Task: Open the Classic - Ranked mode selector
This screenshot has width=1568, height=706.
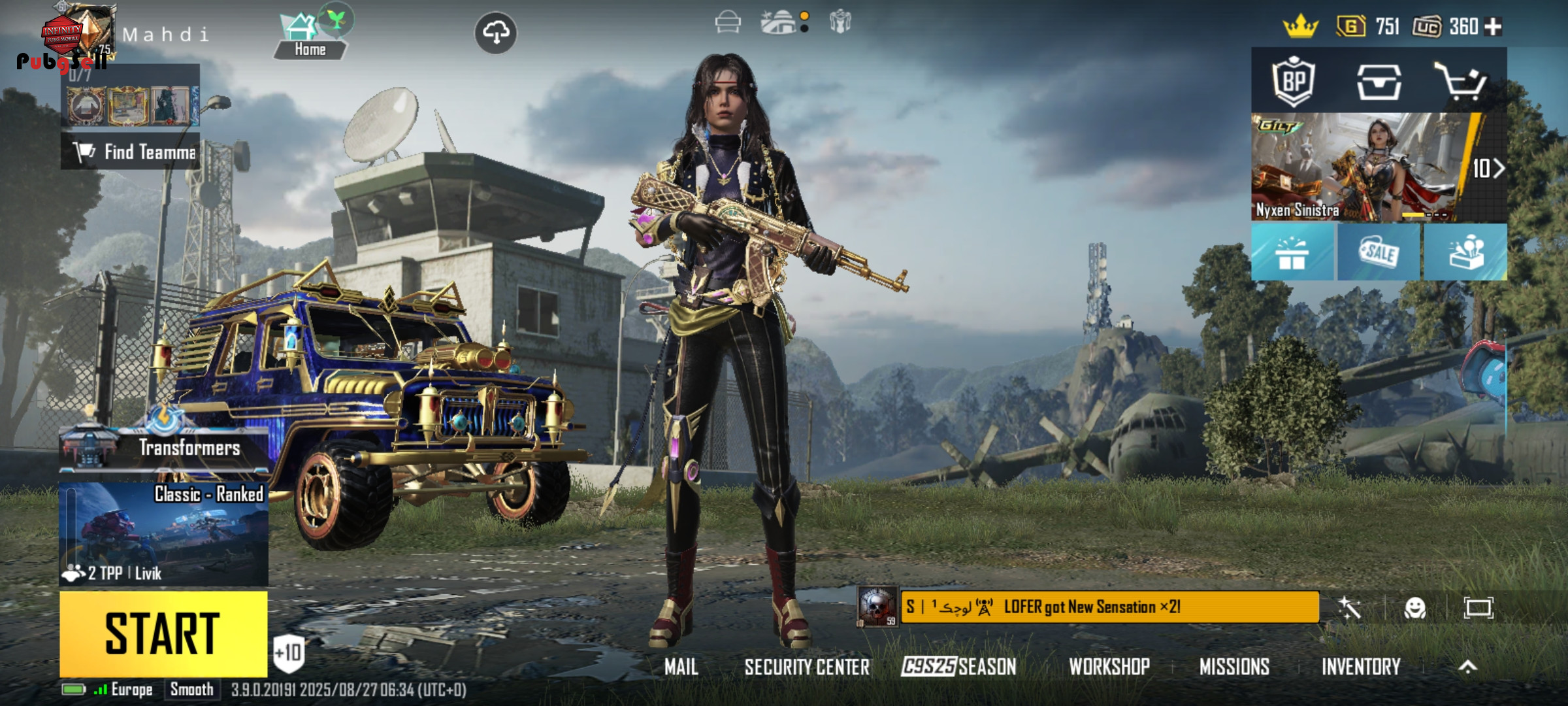Action: click(x=163, y=533)
